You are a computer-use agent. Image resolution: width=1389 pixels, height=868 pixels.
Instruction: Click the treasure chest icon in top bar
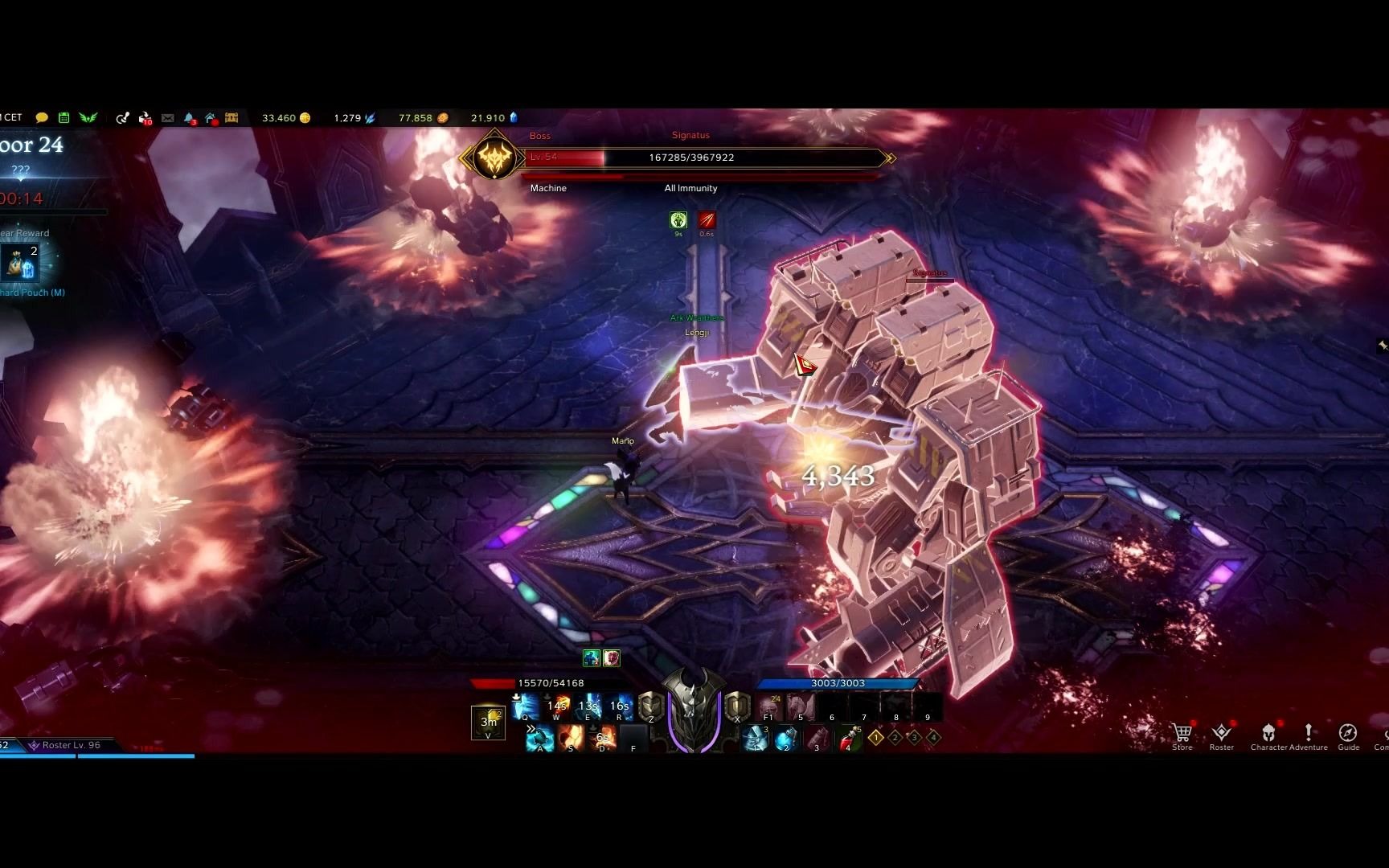pyautogui.click(x=231, y=118)
